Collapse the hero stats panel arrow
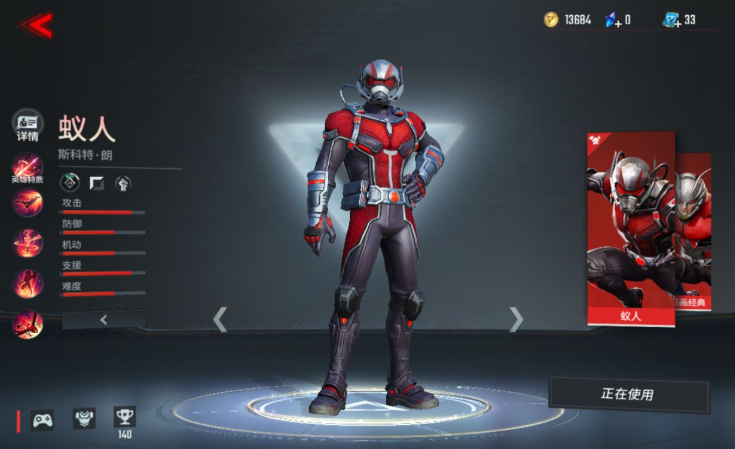 coord(103,319)
